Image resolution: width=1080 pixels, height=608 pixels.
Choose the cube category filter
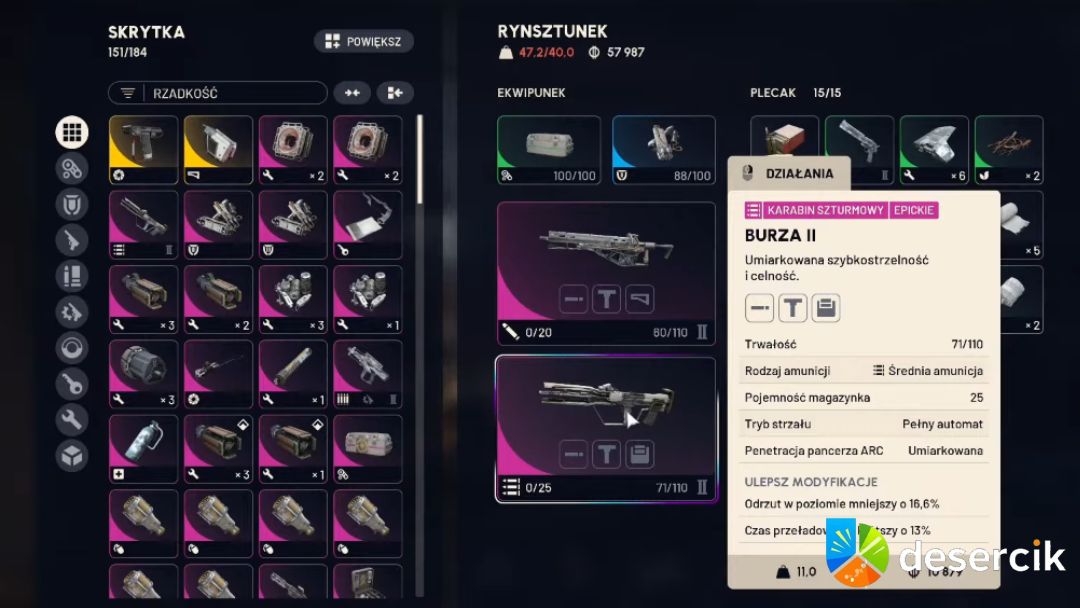pos(71,456)
